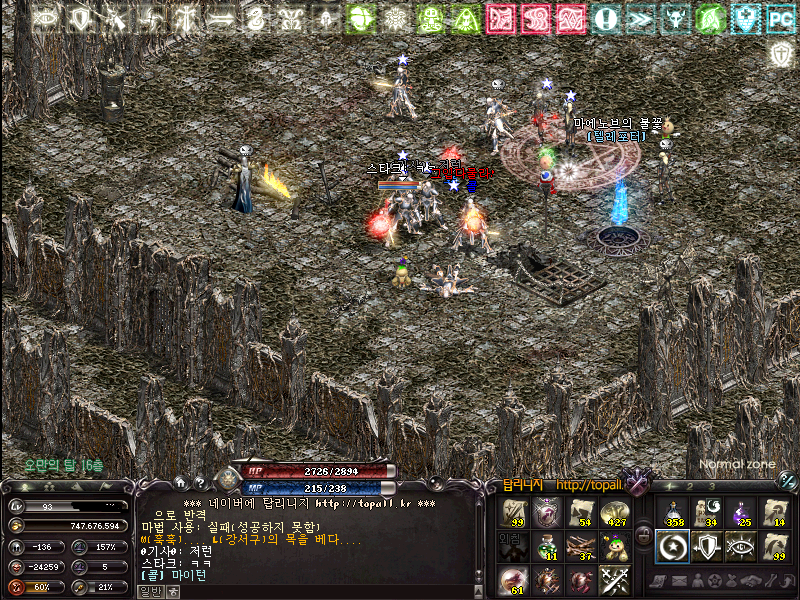This screenshot has width=800, height=600.
Task: Activate the shield skill icon
Action: click(707, 547)
